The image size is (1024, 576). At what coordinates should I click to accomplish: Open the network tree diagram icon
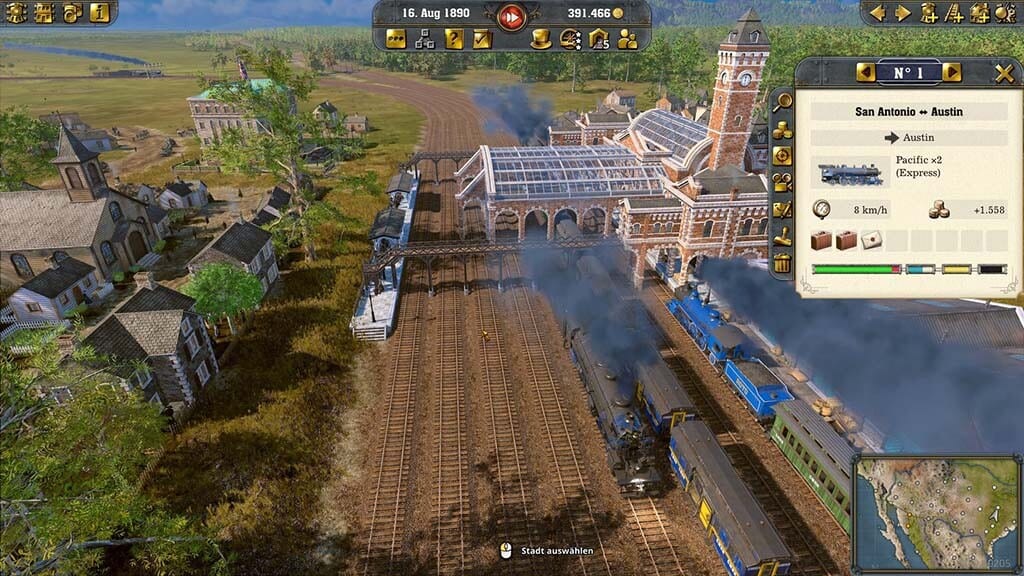pyautogui.click(x=425, y=39)
